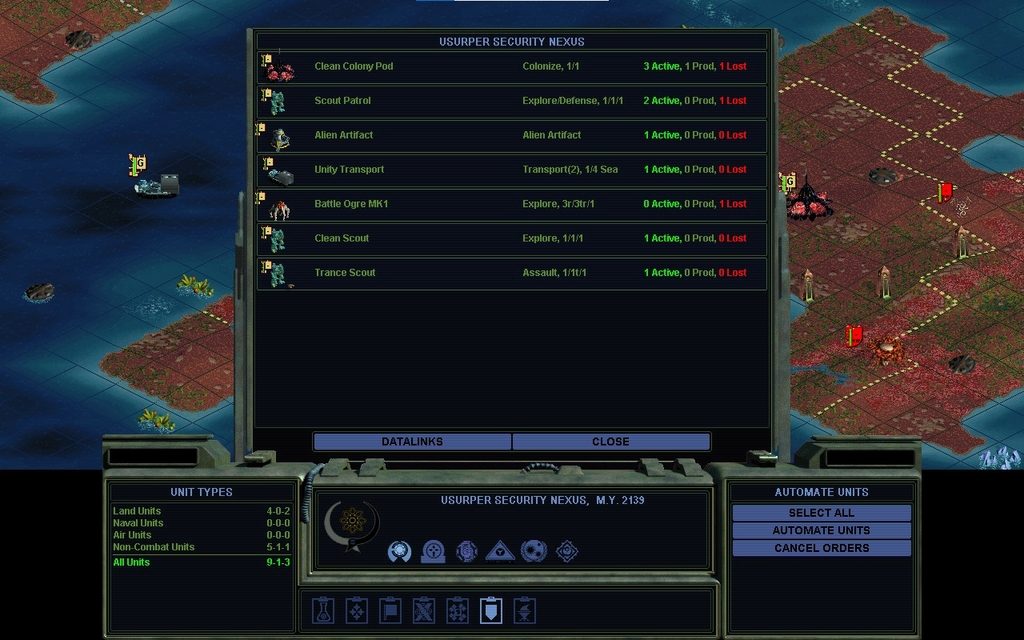This screenshot has width=1024, height=640.
Task: Open the crossed-X clipboard report
Action: pos(424,610)
